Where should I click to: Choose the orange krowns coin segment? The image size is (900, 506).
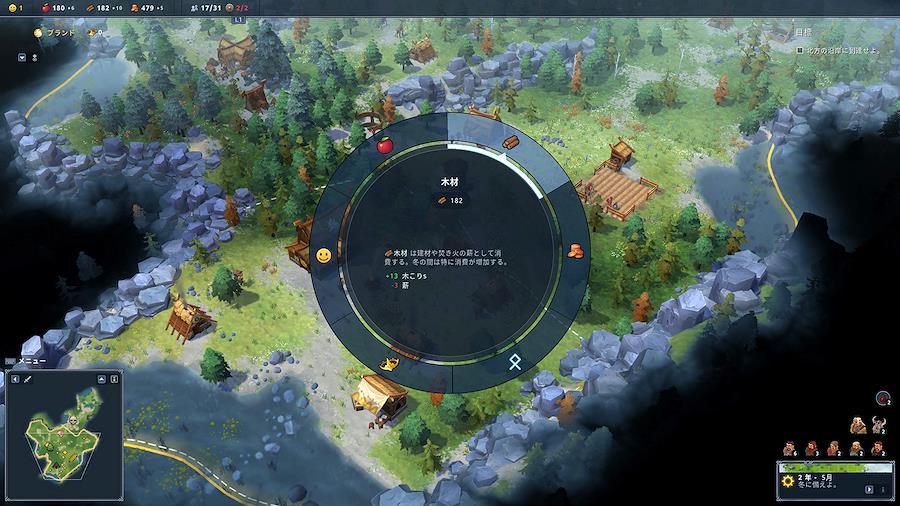pyautogui.click(x=575, y=252)
